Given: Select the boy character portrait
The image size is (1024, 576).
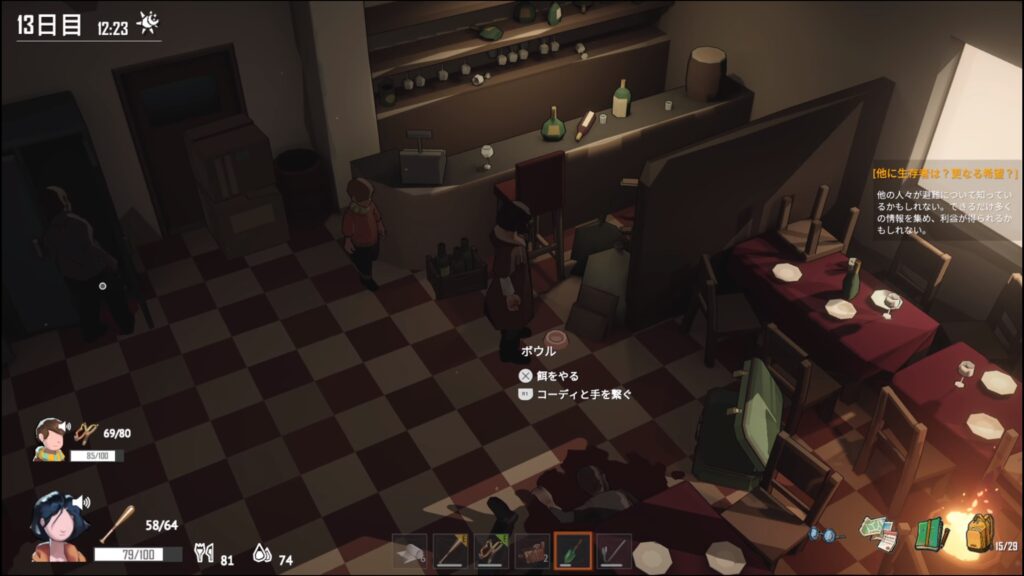Looking at the screenshot, I should coord(49,438).
